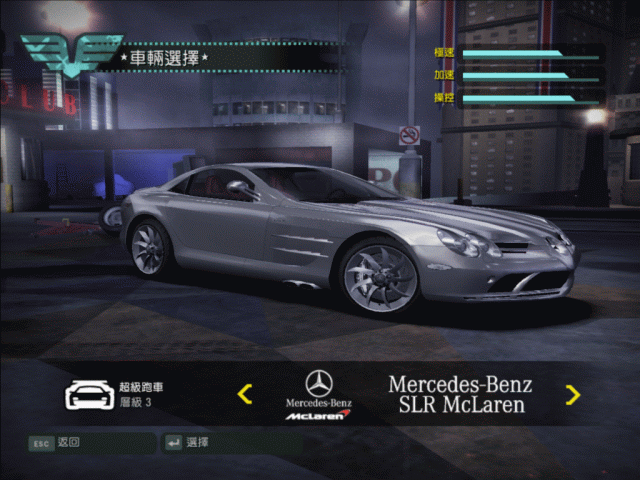Show the next car with the right arrow
Screen dimensions: 640x480
[x=572, y=394]
